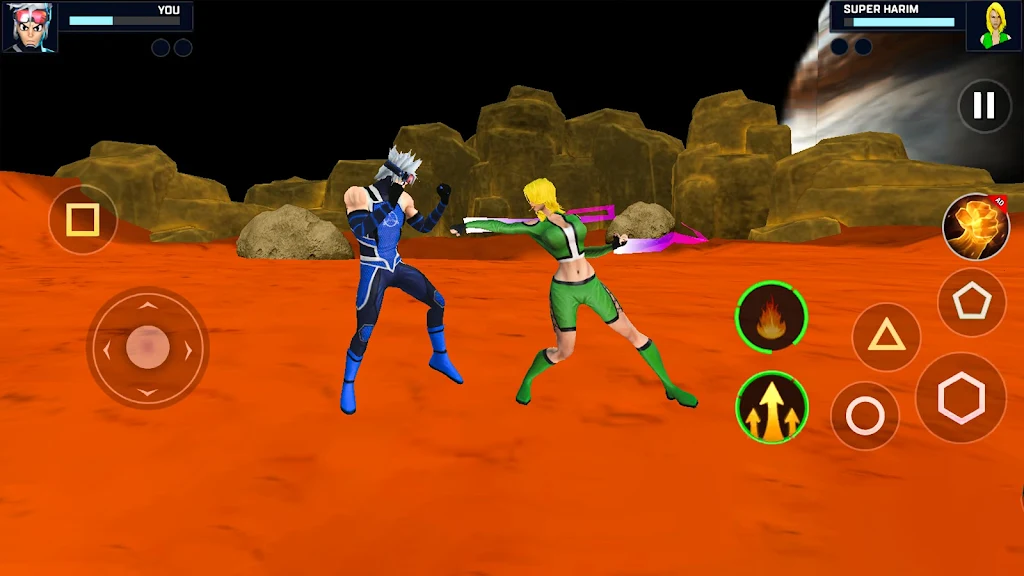
Task: Activate the fiery fist AD power move
Action: pyautogui.click(x=975, y=227)
